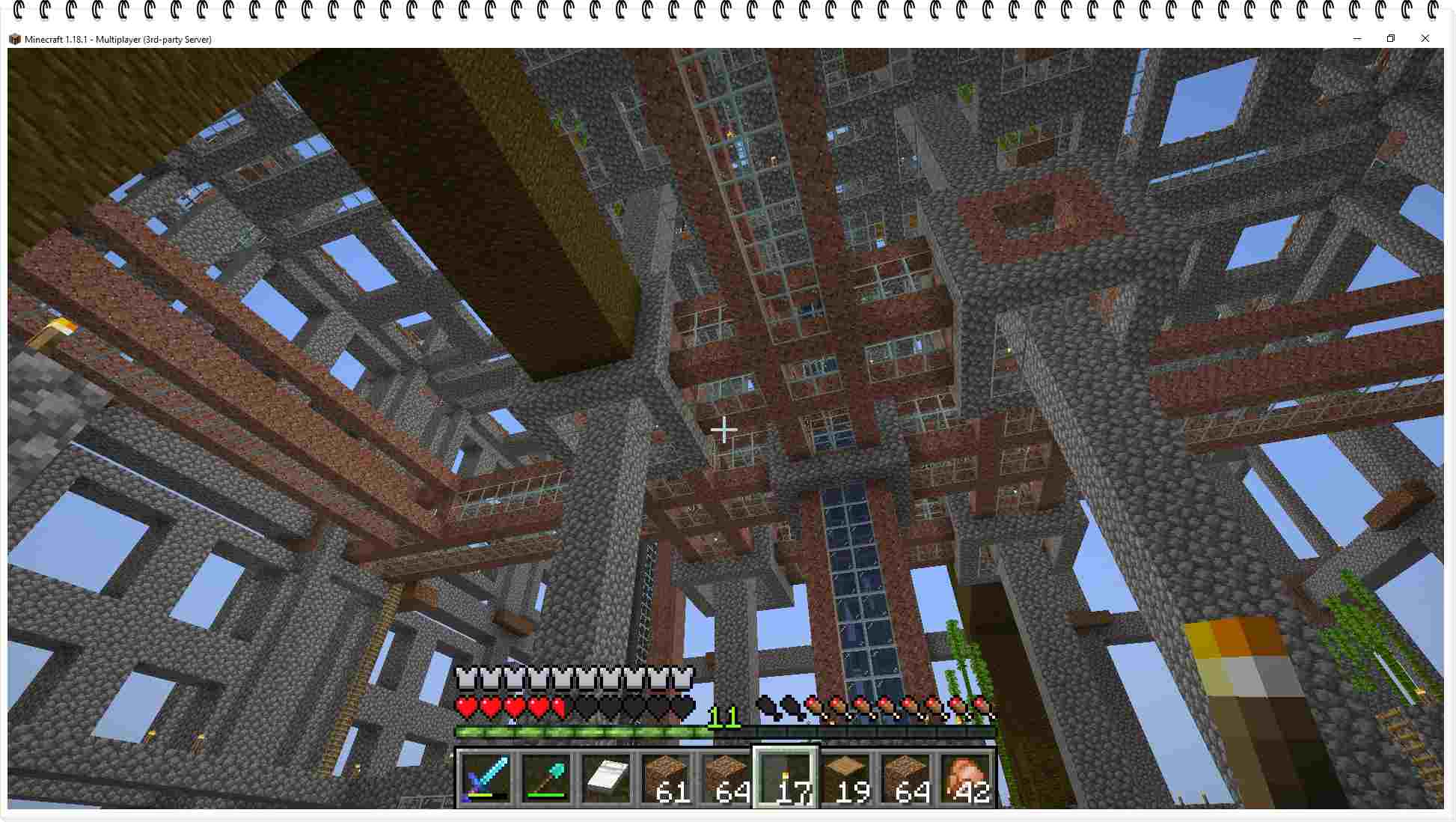Close the Minecraft window
The width and height of the screenshot is (1456, 822).
(1425, 39)
